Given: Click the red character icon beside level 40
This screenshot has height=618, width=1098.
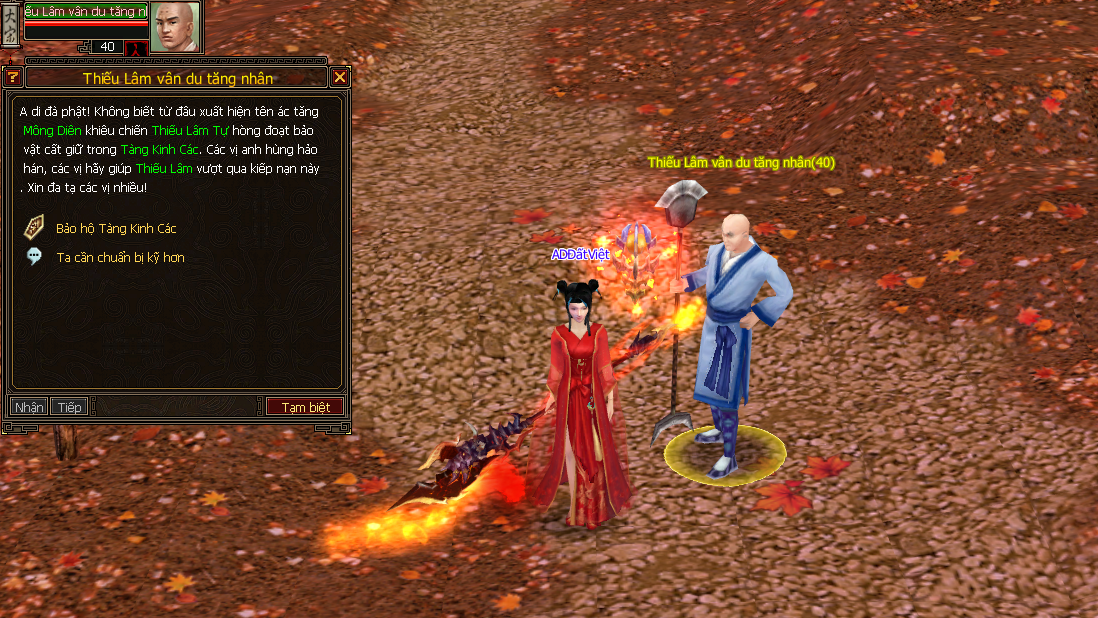Looking at the screenshot, I should tap(135, 47).
